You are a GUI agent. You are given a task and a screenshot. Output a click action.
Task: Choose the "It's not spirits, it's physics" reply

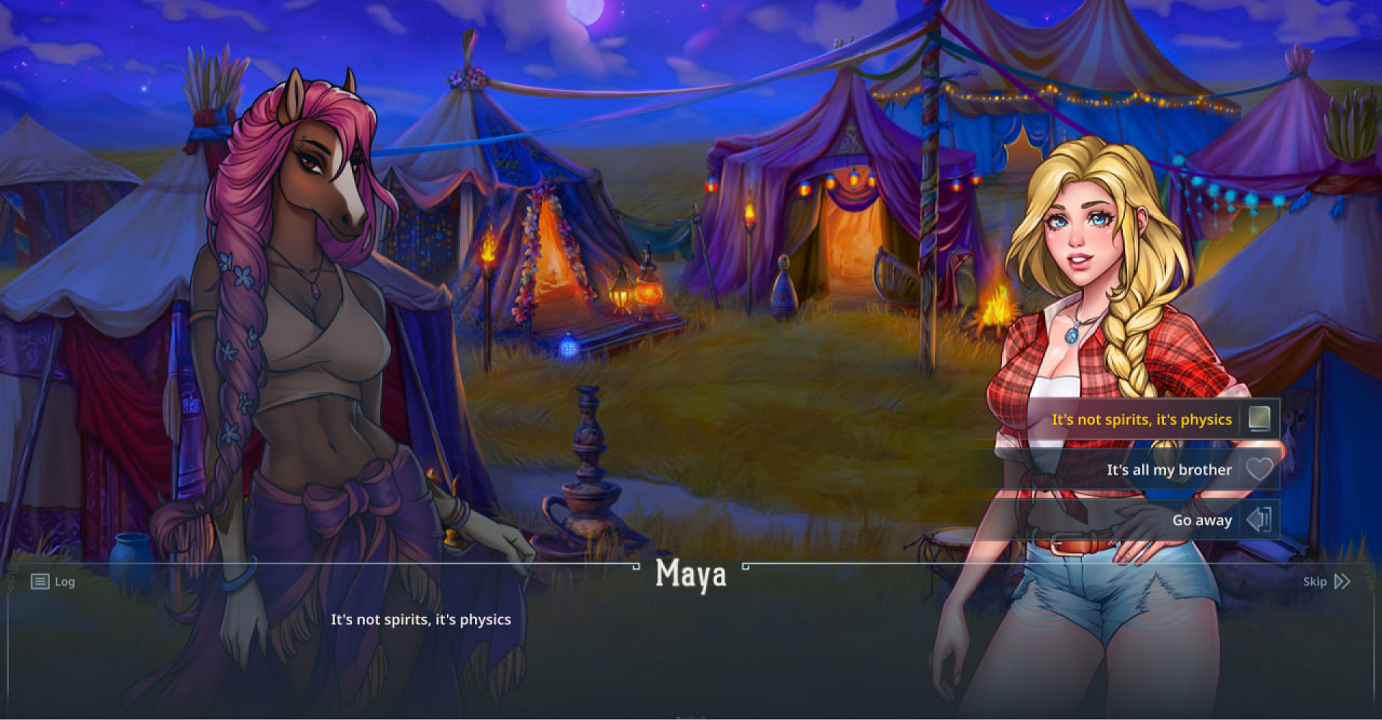coord(1141,420)
